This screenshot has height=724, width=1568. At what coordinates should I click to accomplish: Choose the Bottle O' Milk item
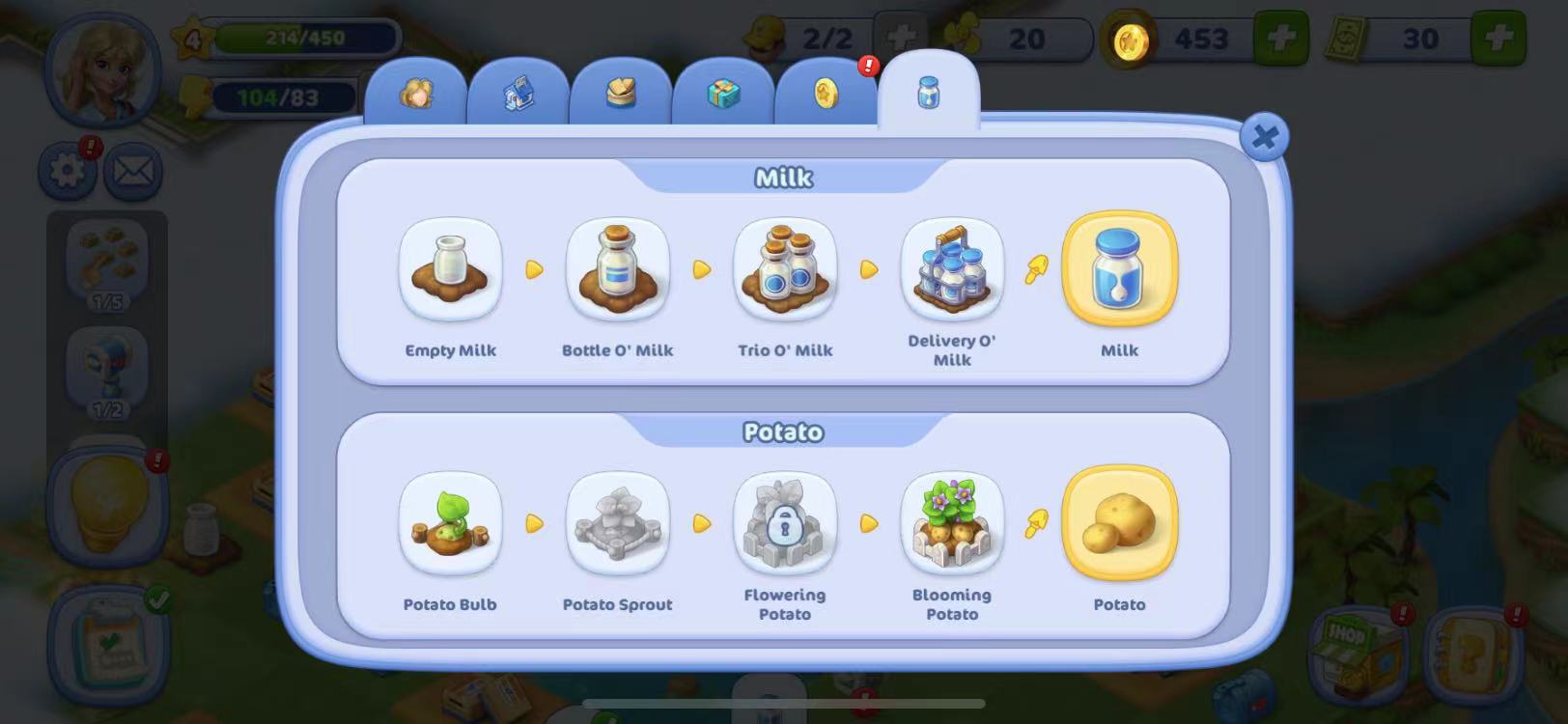[618, 269]
